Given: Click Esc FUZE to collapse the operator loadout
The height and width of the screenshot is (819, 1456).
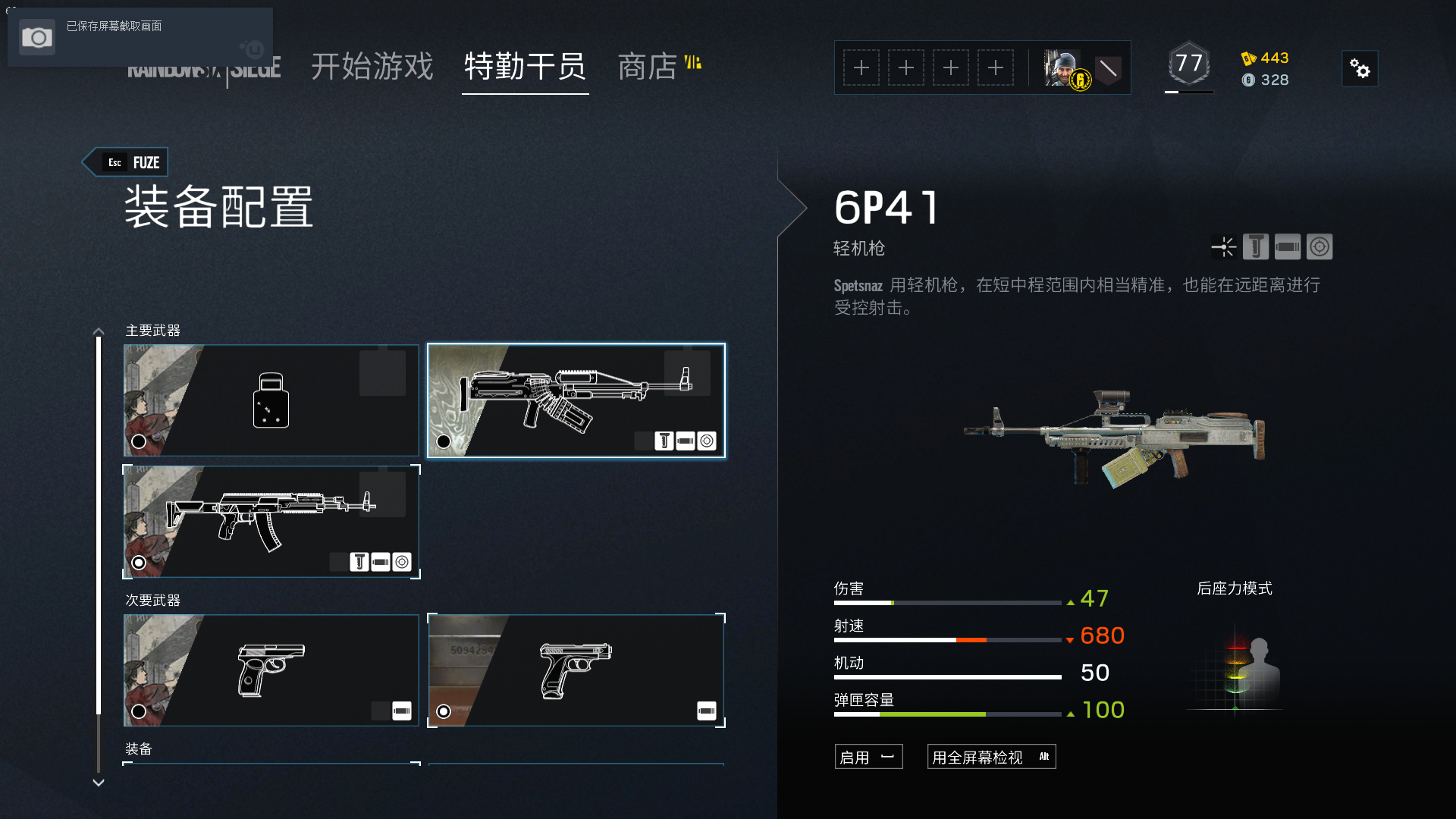Looking at the screenshot, I should [x=126, y=162].
